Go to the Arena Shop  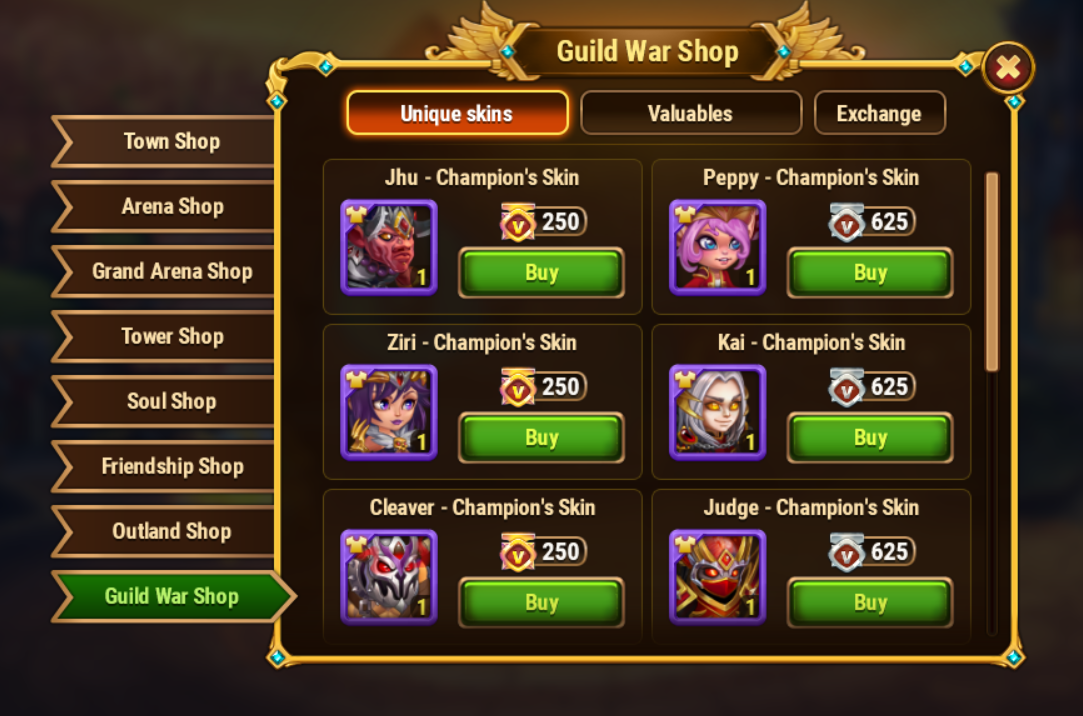pos(171,206)
